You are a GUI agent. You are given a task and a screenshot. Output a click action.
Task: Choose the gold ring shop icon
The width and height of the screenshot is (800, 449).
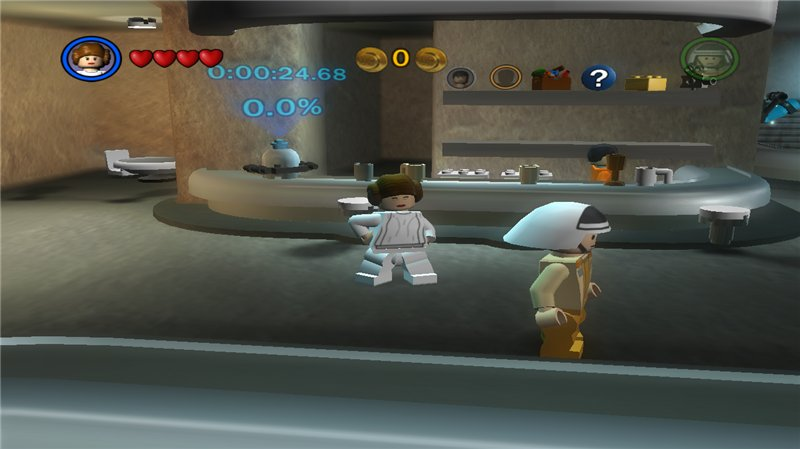(507, 77)
